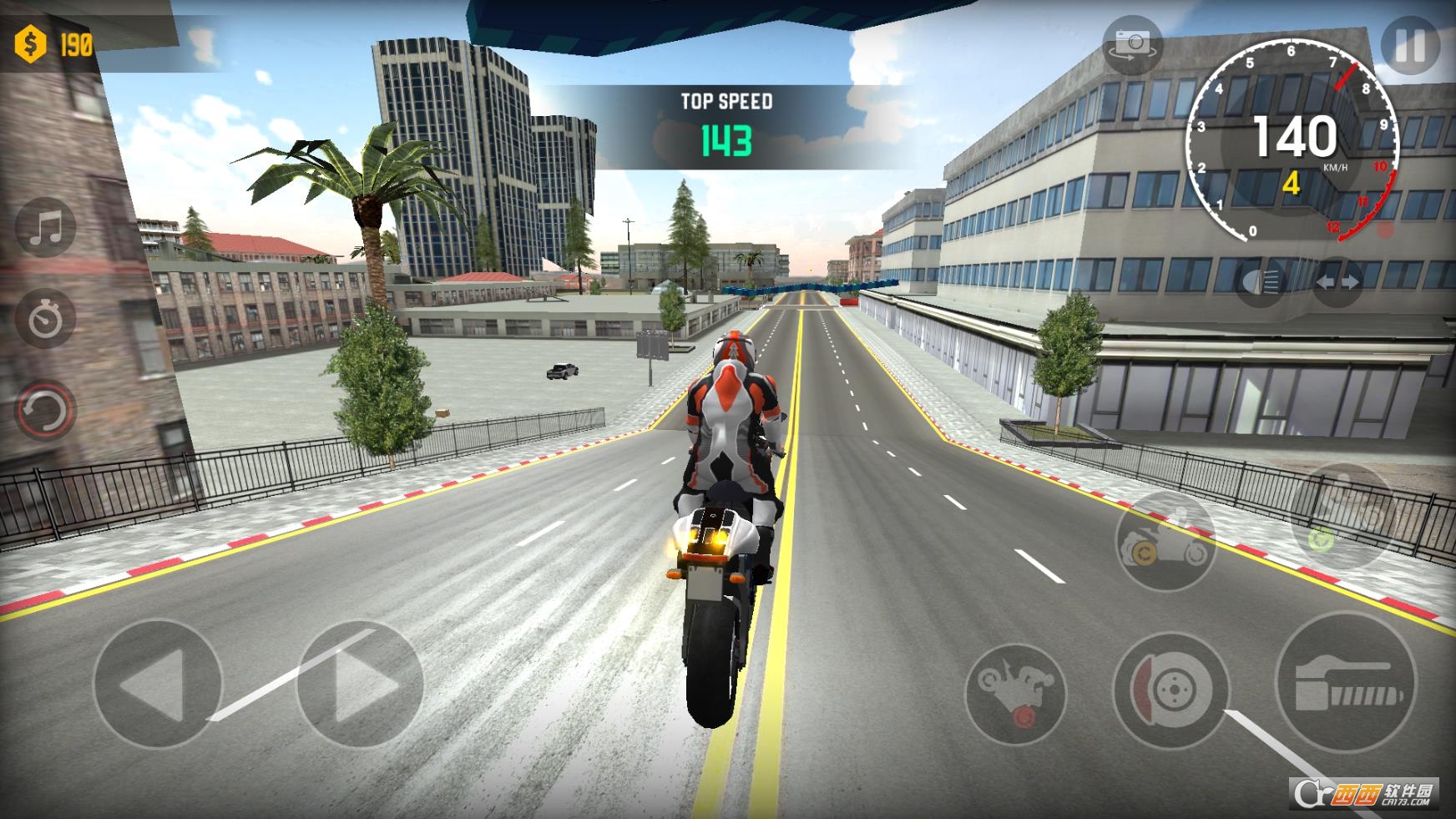Viewport: 1456px width, 819px height.
Task: Hit the brake disc button
Action: [x=1171, y=690]
